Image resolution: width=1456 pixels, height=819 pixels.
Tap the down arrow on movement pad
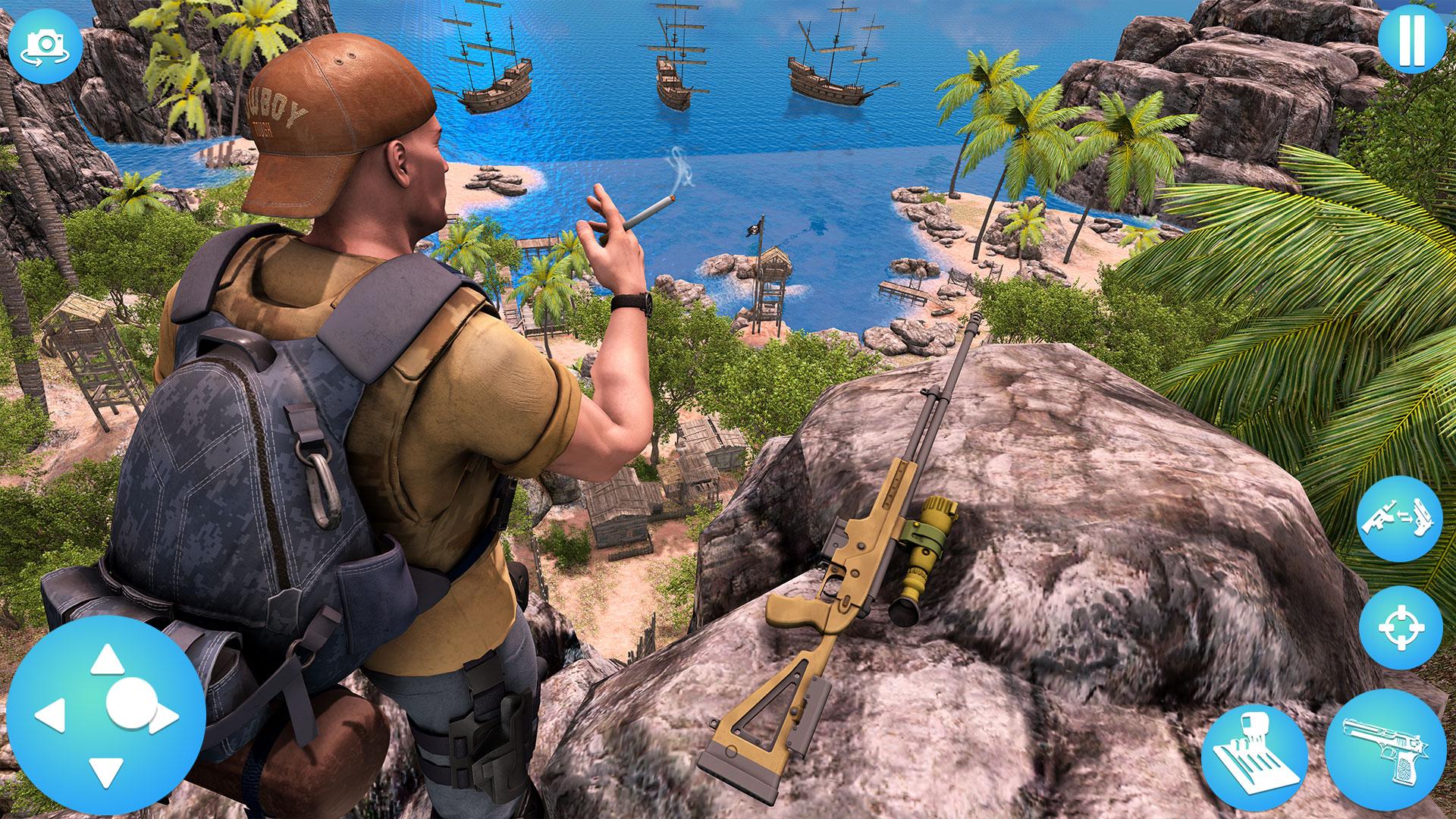point(107,772)
